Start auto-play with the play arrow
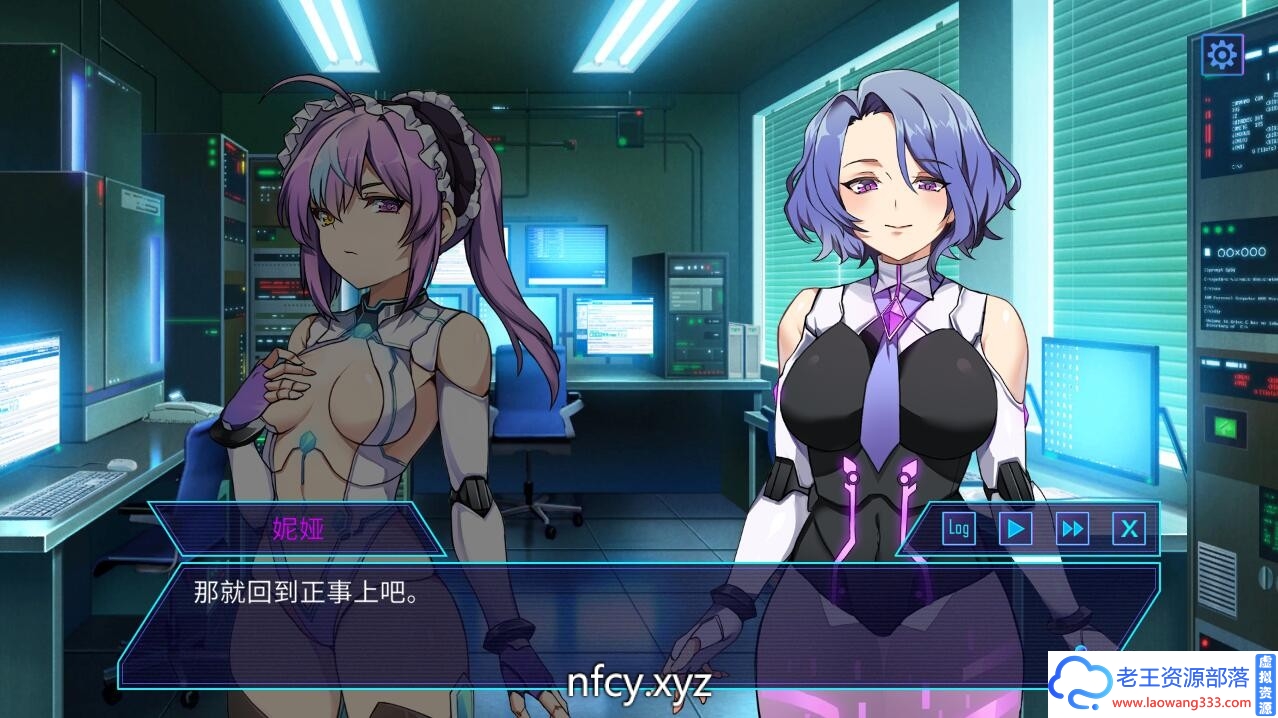The width and height of the screenshot is (1278, 718). 1016,528
